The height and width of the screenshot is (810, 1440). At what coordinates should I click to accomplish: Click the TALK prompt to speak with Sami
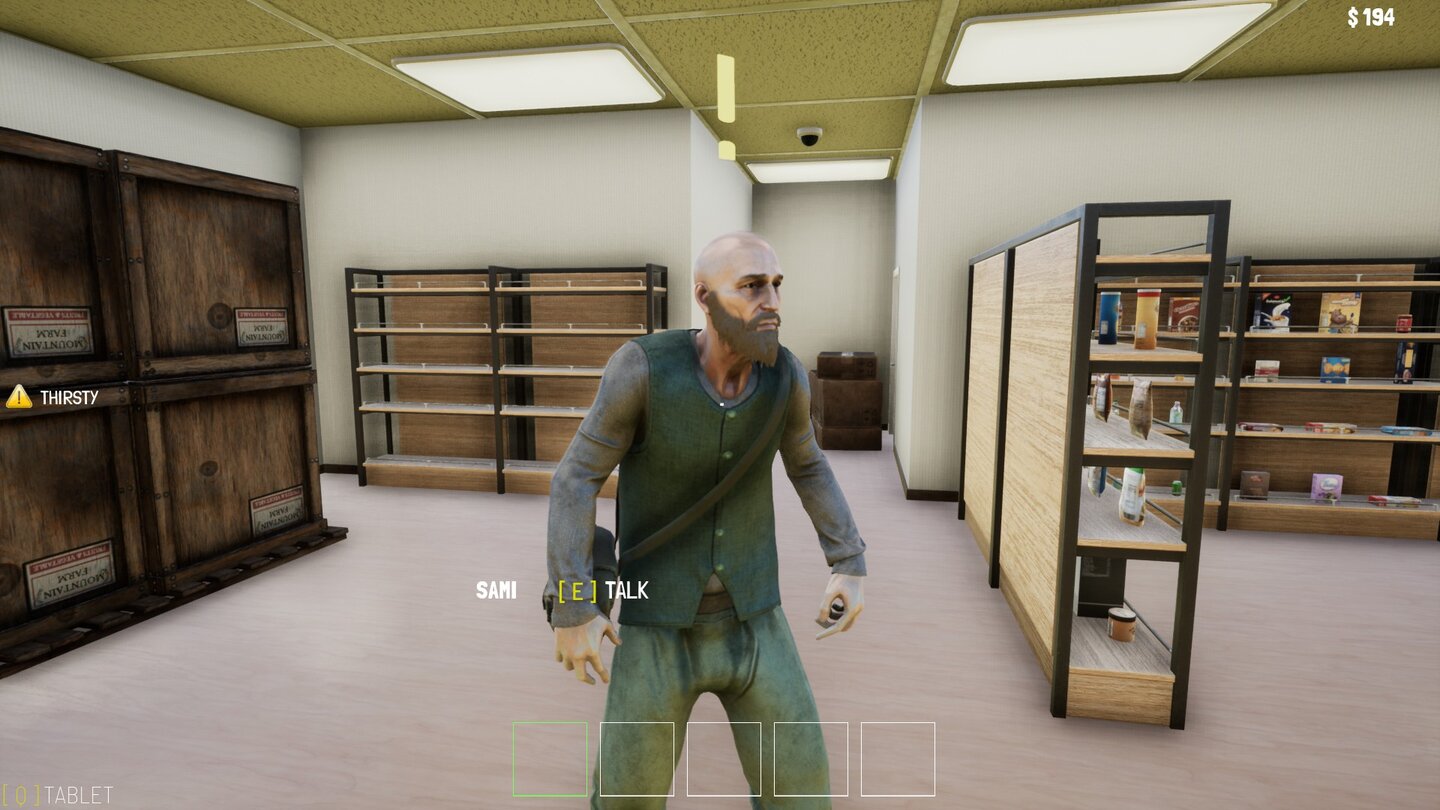click(x=629, y=590)
